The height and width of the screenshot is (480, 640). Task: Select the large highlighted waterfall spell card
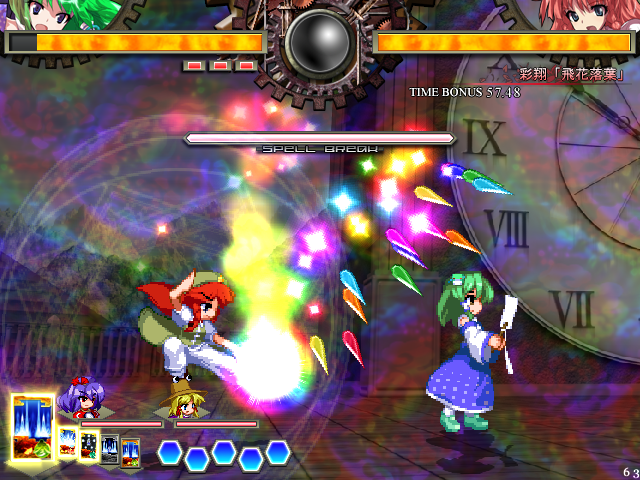pyautogui.click(x=33, y=427)
